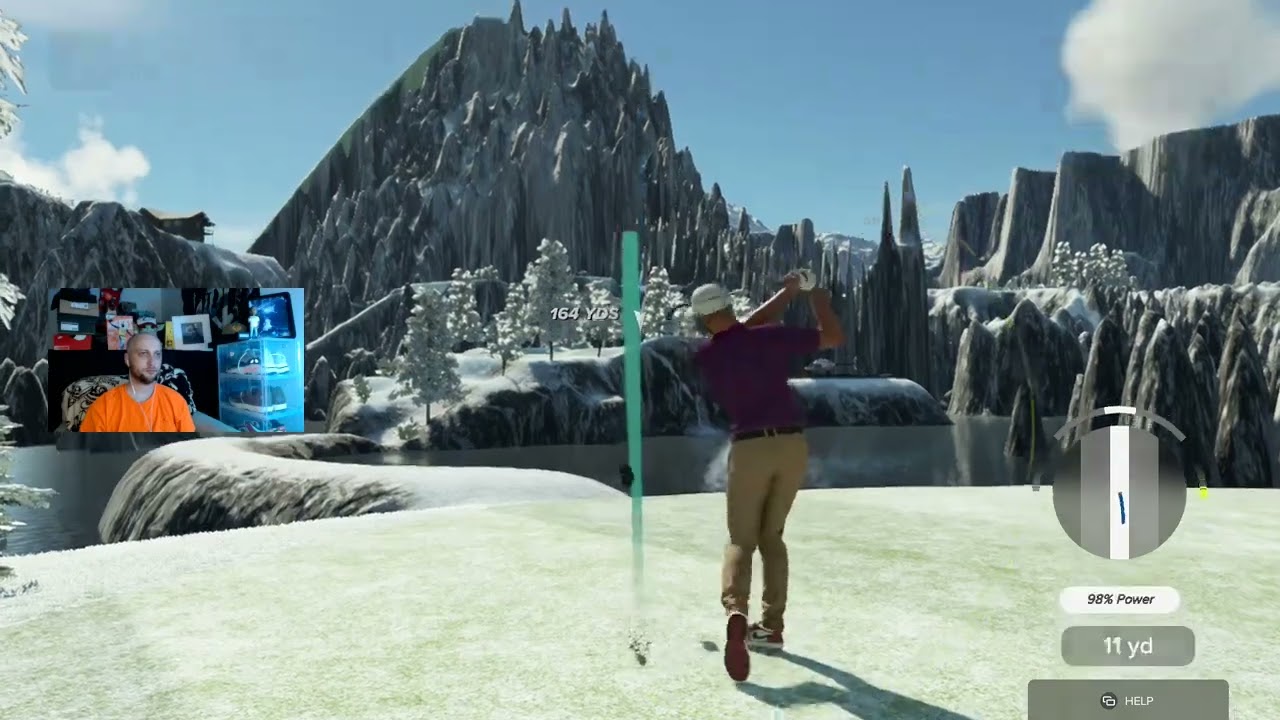Click the circular swing meter gauge
The height and width of the screenshot is (720, 1280).
click(x=1120, y=491)
